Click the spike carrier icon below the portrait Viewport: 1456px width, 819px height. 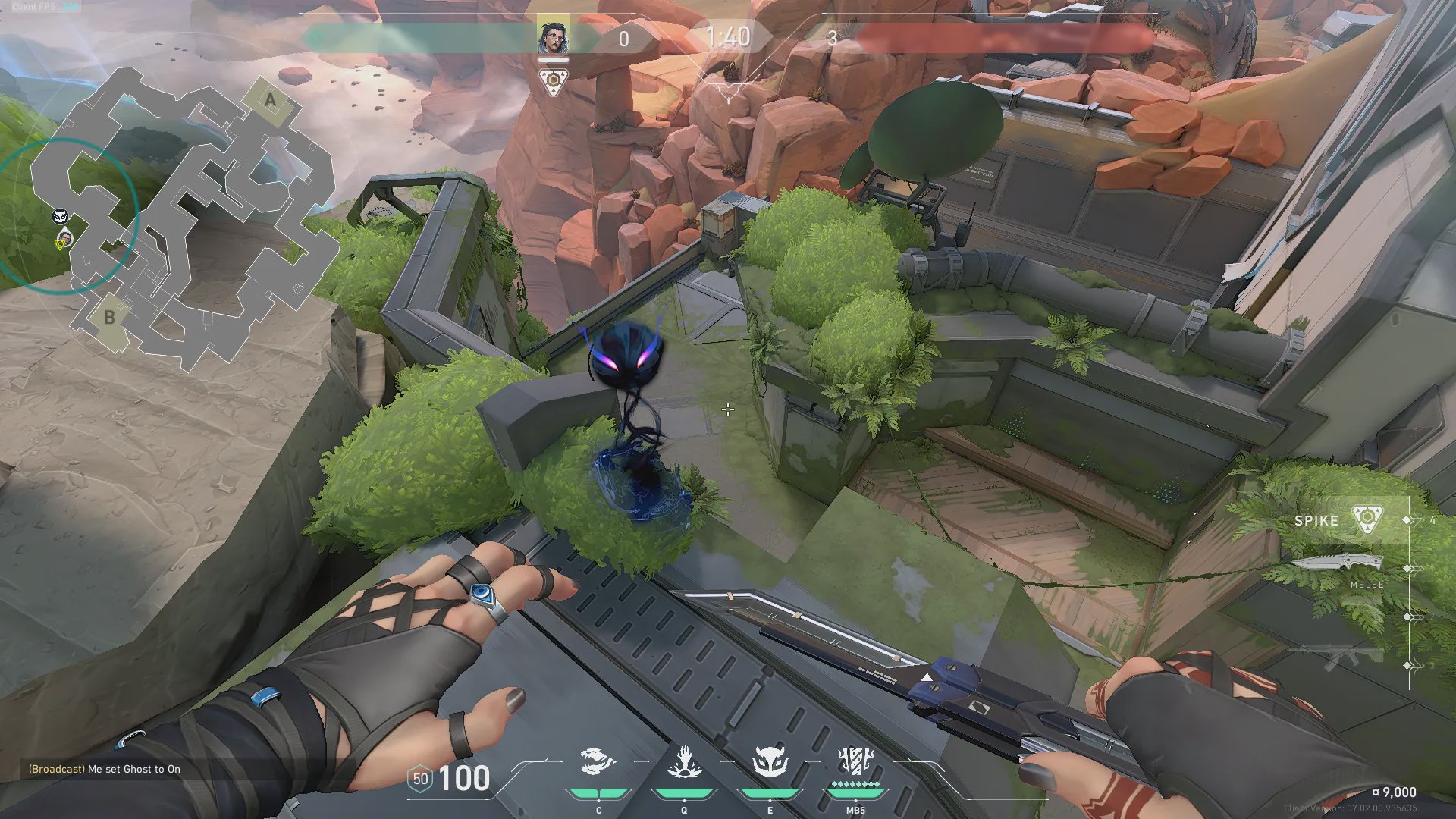[553, 81]
